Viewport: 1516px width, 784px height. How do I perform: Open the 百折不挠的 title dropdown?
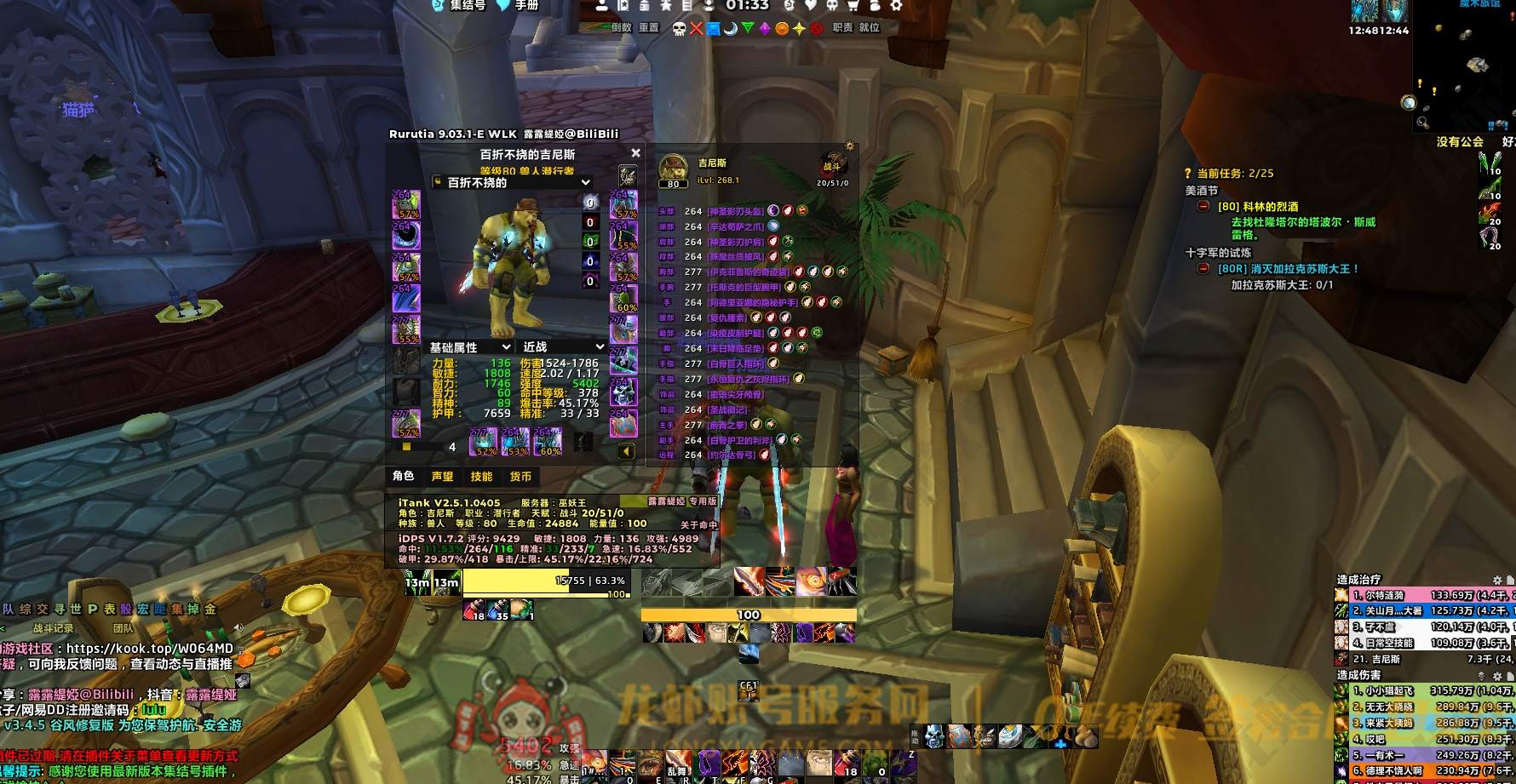(585, 182)
